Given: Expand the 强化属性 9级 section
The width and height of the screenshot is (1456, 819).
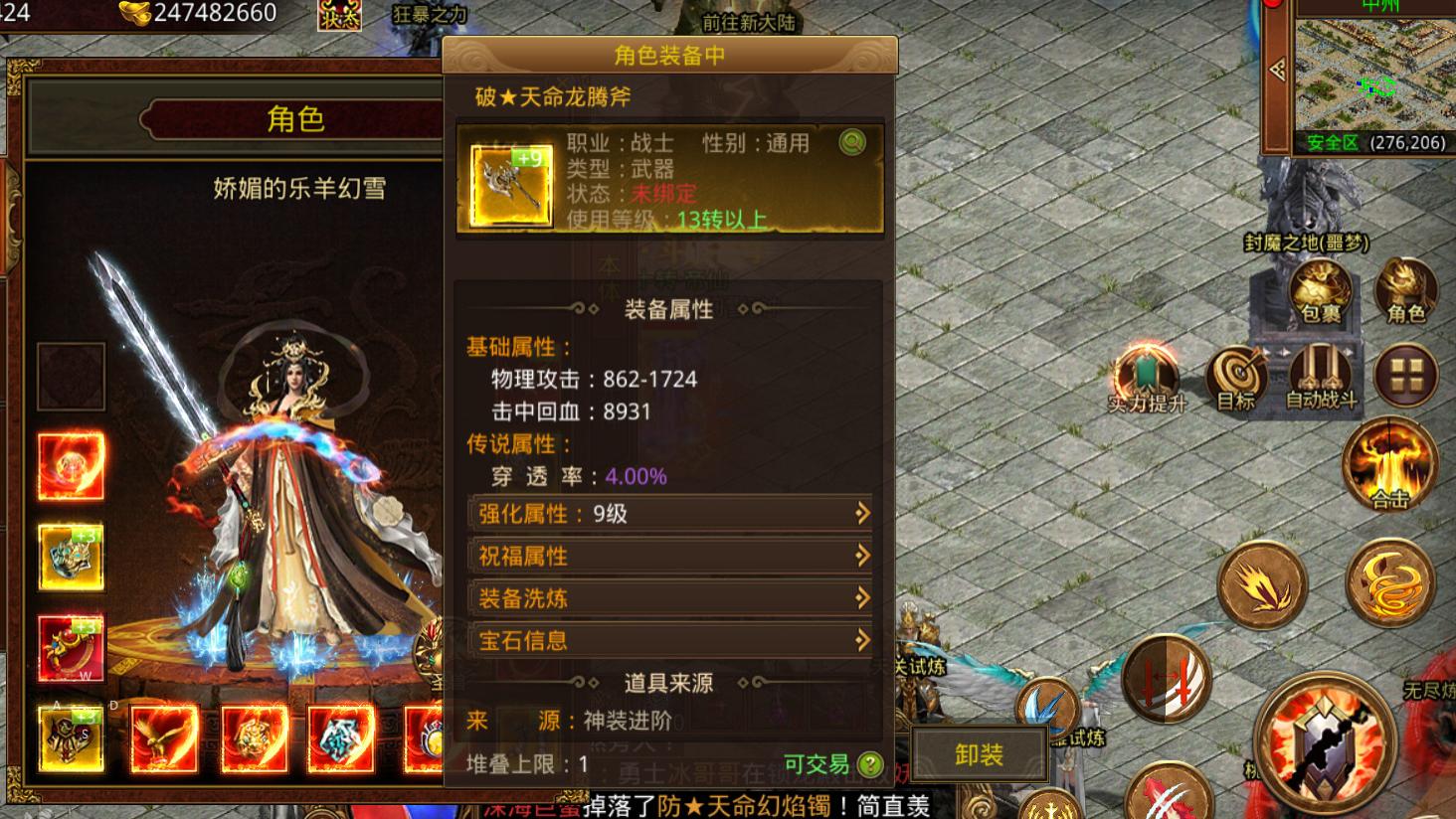Looking at the screenshot, I should 668,514.
